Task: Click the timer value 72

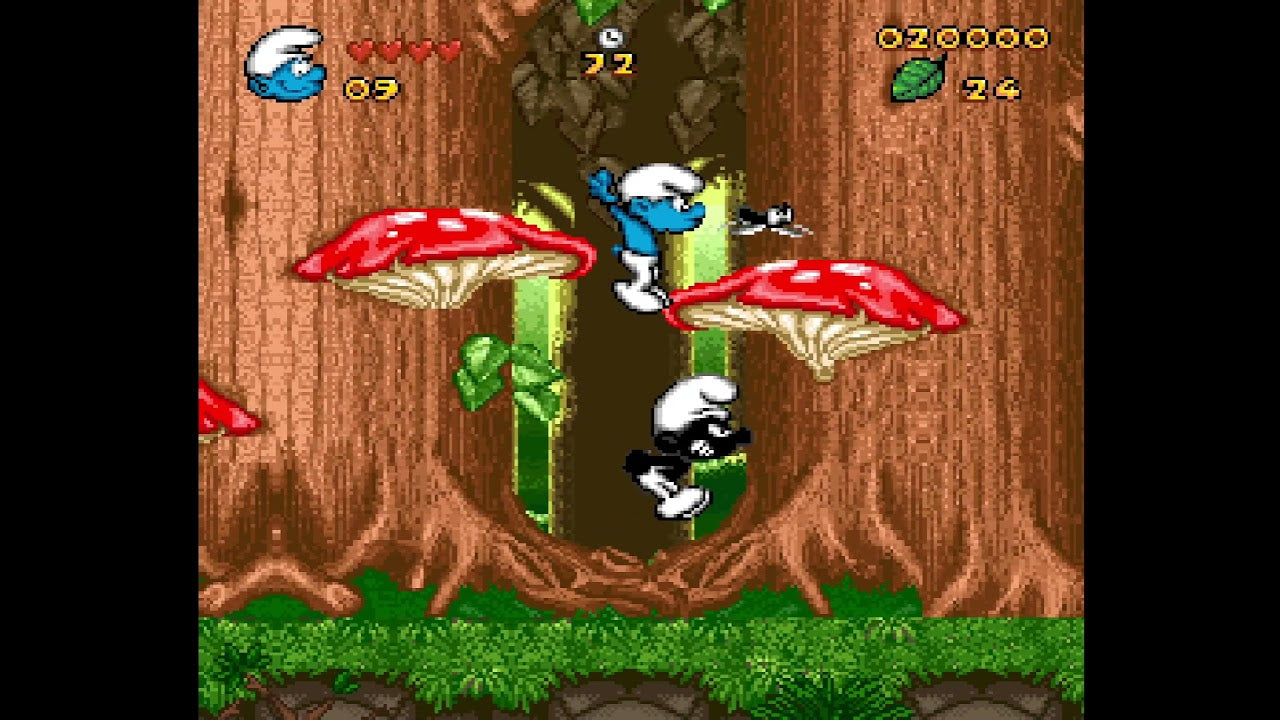Action: coord(611,66)
